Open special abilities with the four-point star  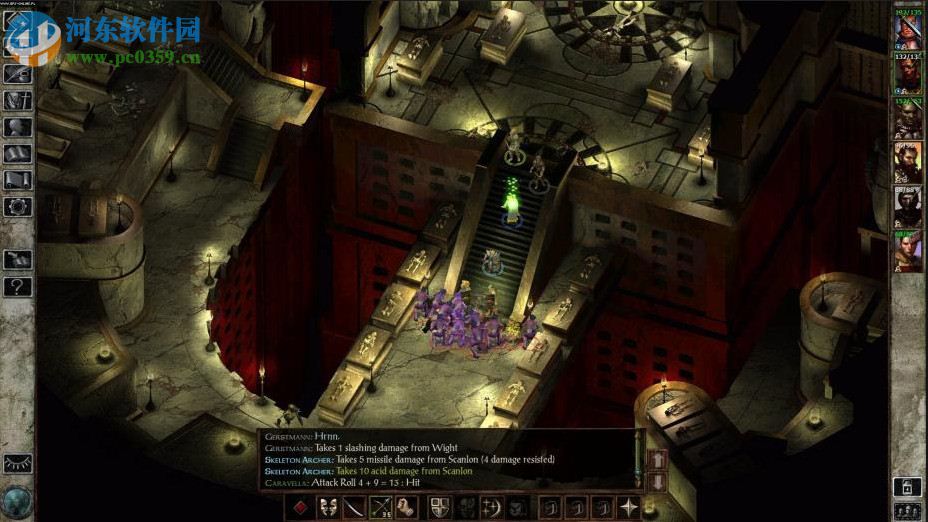628,507
